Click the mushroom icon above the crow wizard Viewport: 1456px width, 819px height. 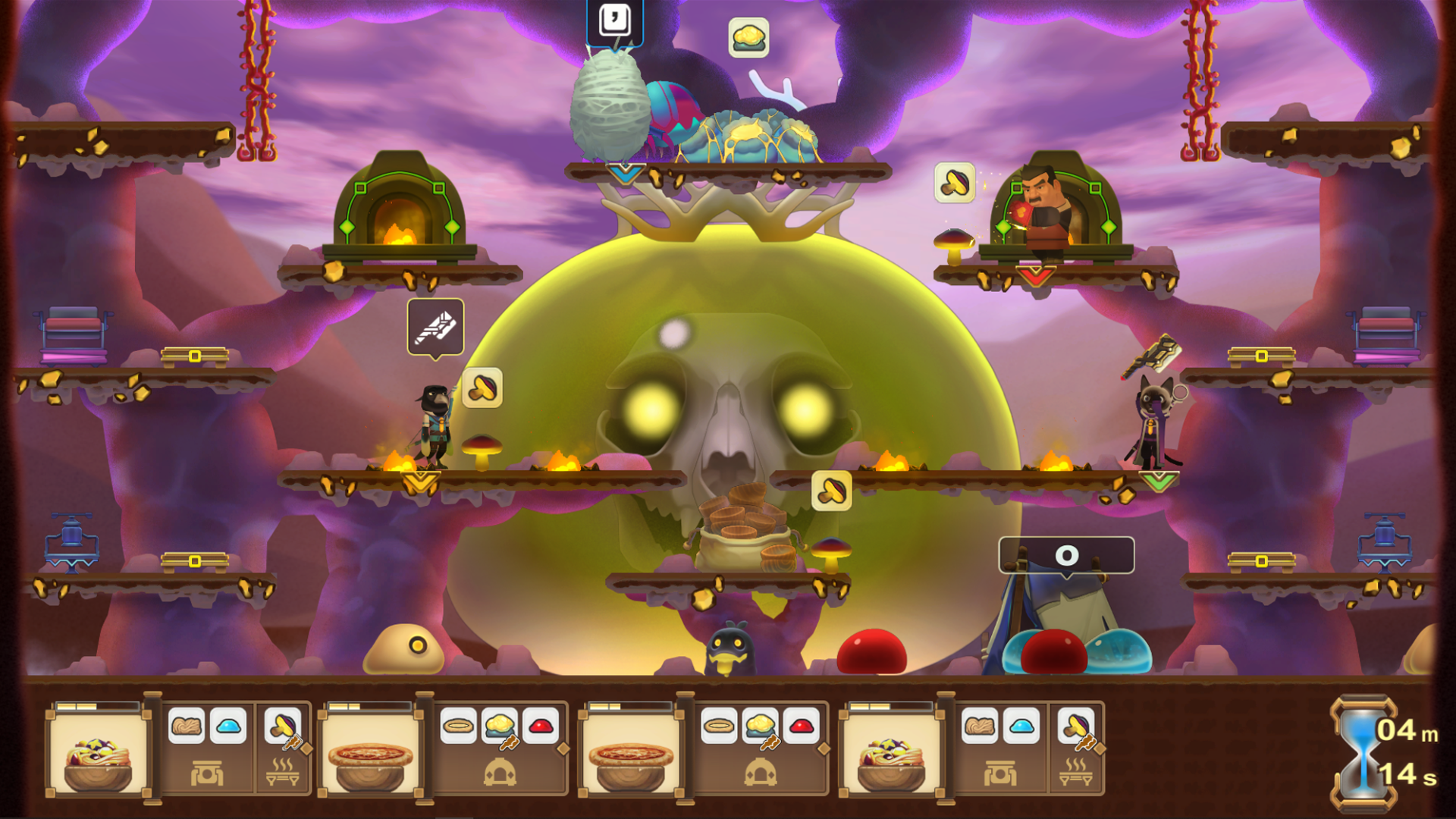click(482, 387)
